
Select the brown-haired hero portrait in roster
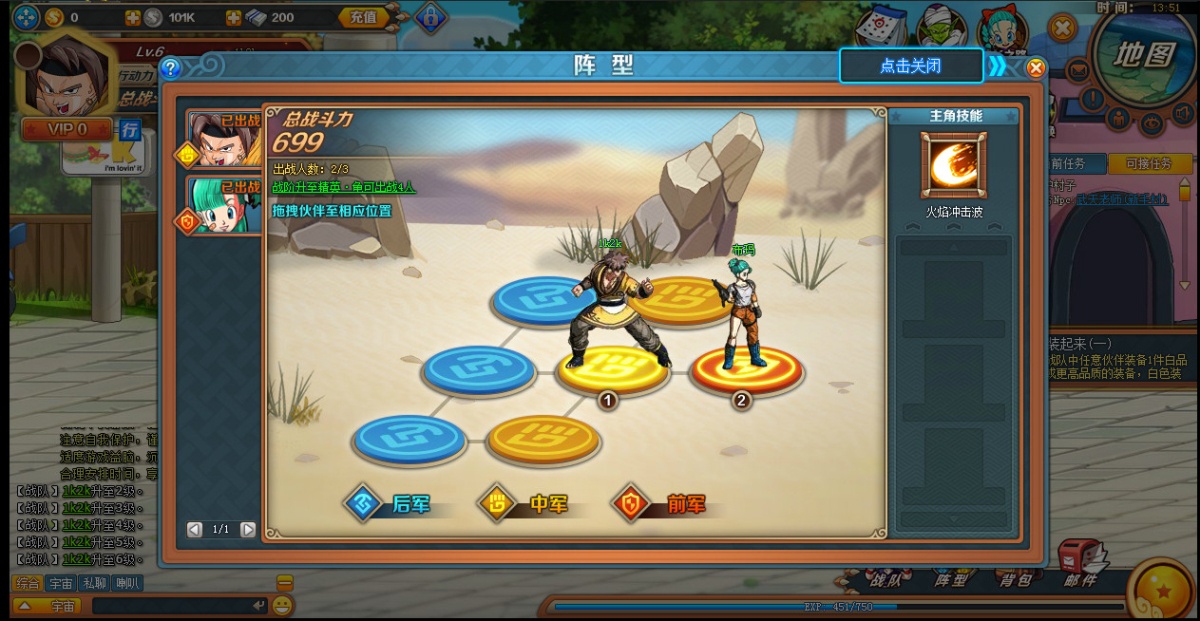221,139
